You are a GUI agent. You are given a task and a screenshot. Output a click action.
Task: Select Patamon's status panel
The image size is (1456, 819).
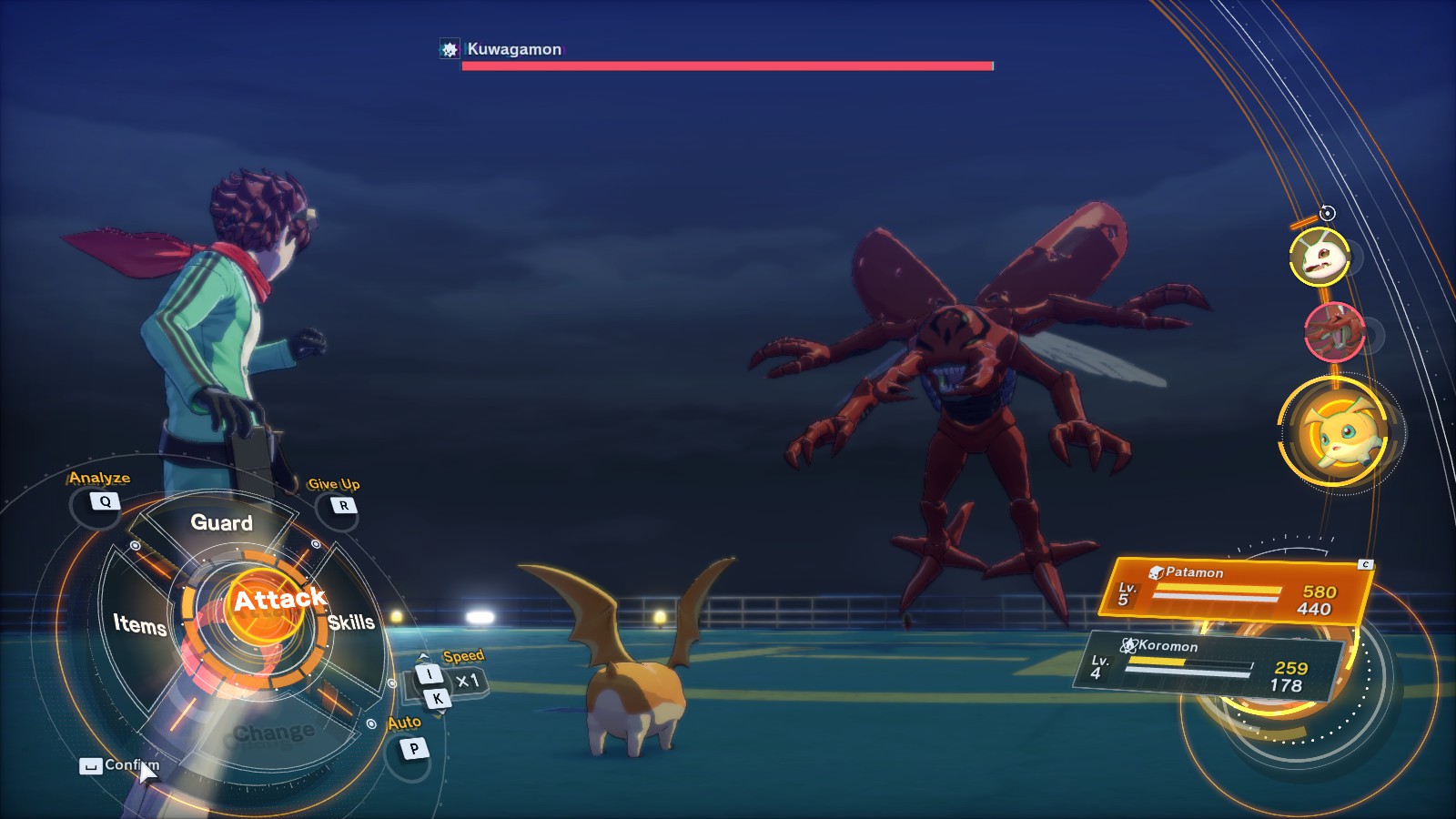click(1239, 591)
